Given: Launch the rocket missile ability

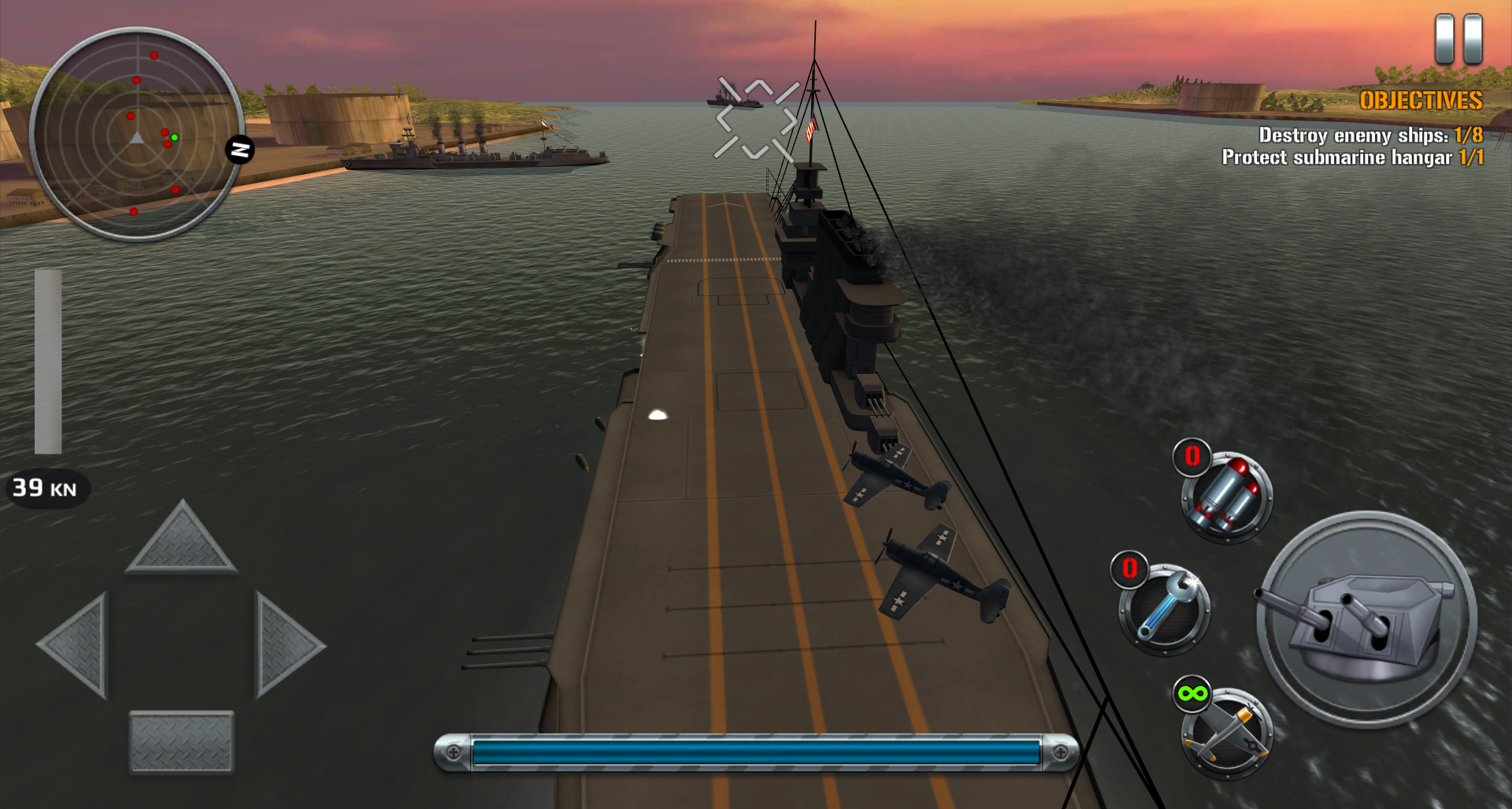Looking at the screenshot, I should (1227, 496).
